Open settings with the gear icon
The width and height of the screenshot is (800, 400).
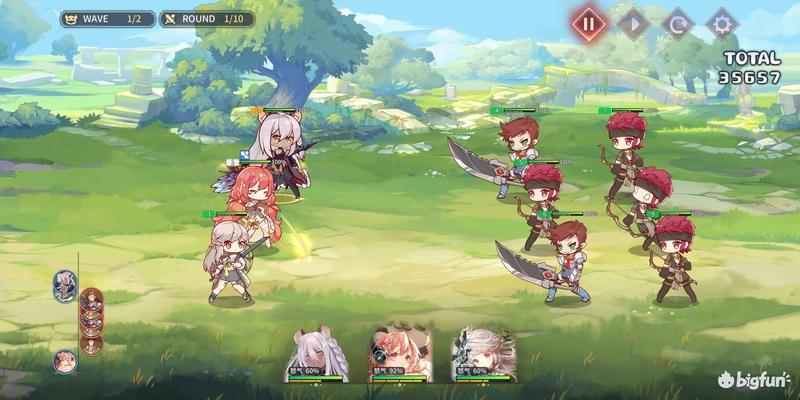coord(722,22)
